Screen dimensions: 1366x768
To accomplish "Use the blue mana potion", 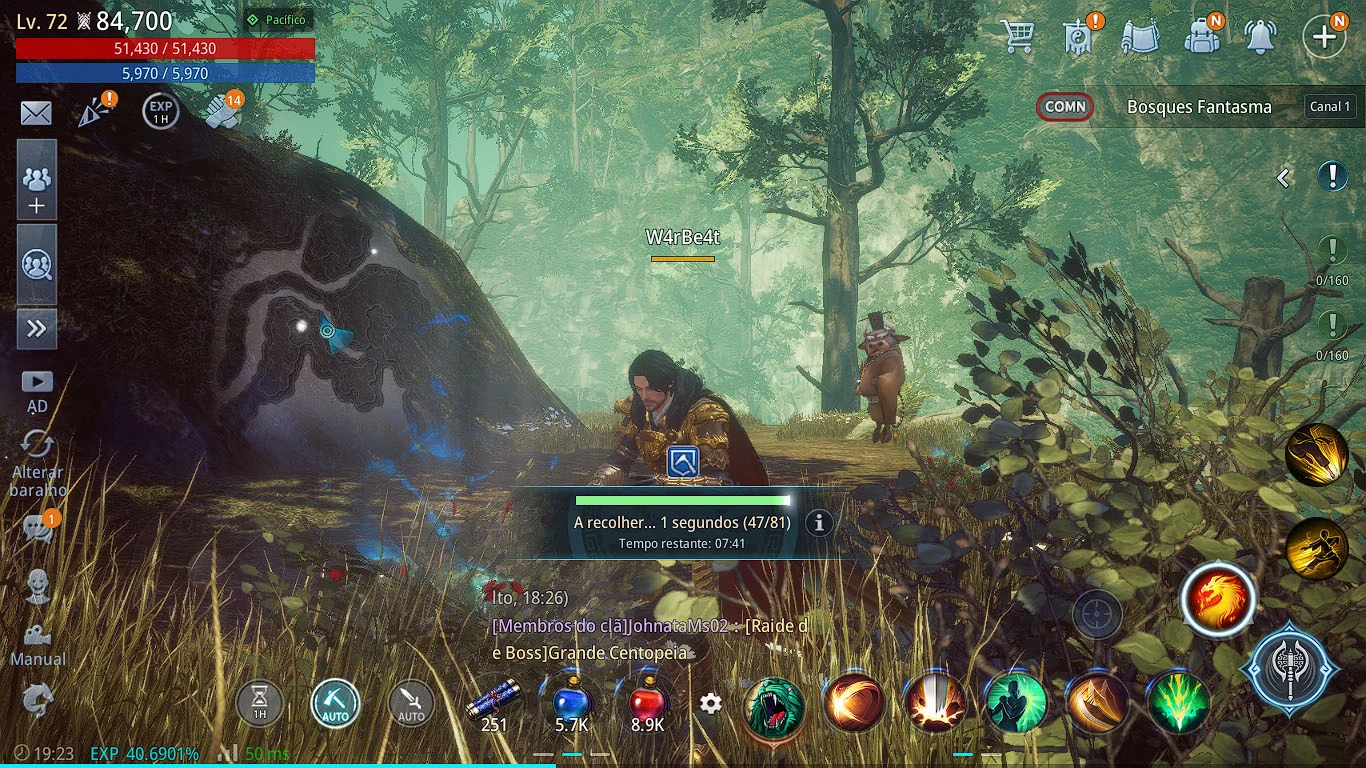I will pyautogui.click(x=571, y=703).
